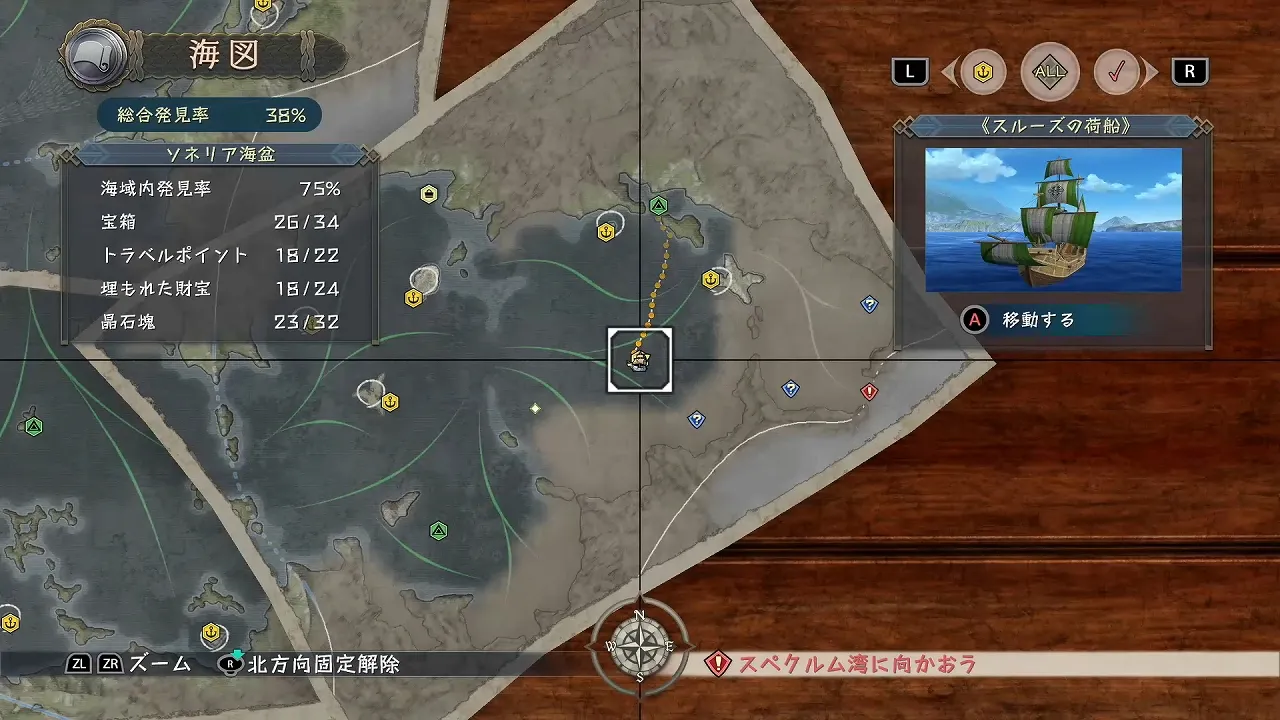The height and width of the screenshot is (720, 1280).
Task: Click the ALL marker filter icon
Action: [1050, 71]
